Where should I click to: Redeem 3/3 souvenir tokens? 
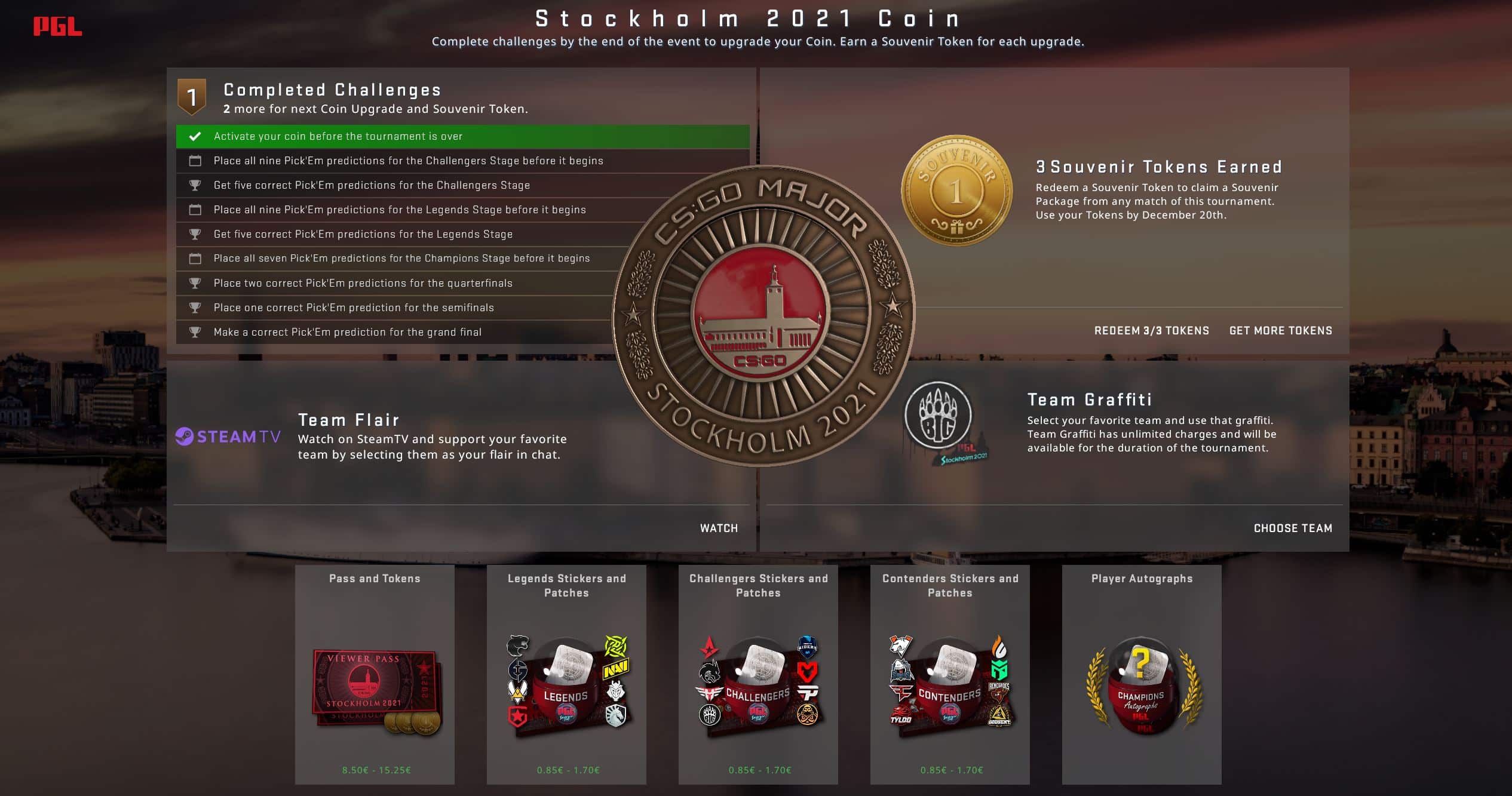[x=1151, y=331]
